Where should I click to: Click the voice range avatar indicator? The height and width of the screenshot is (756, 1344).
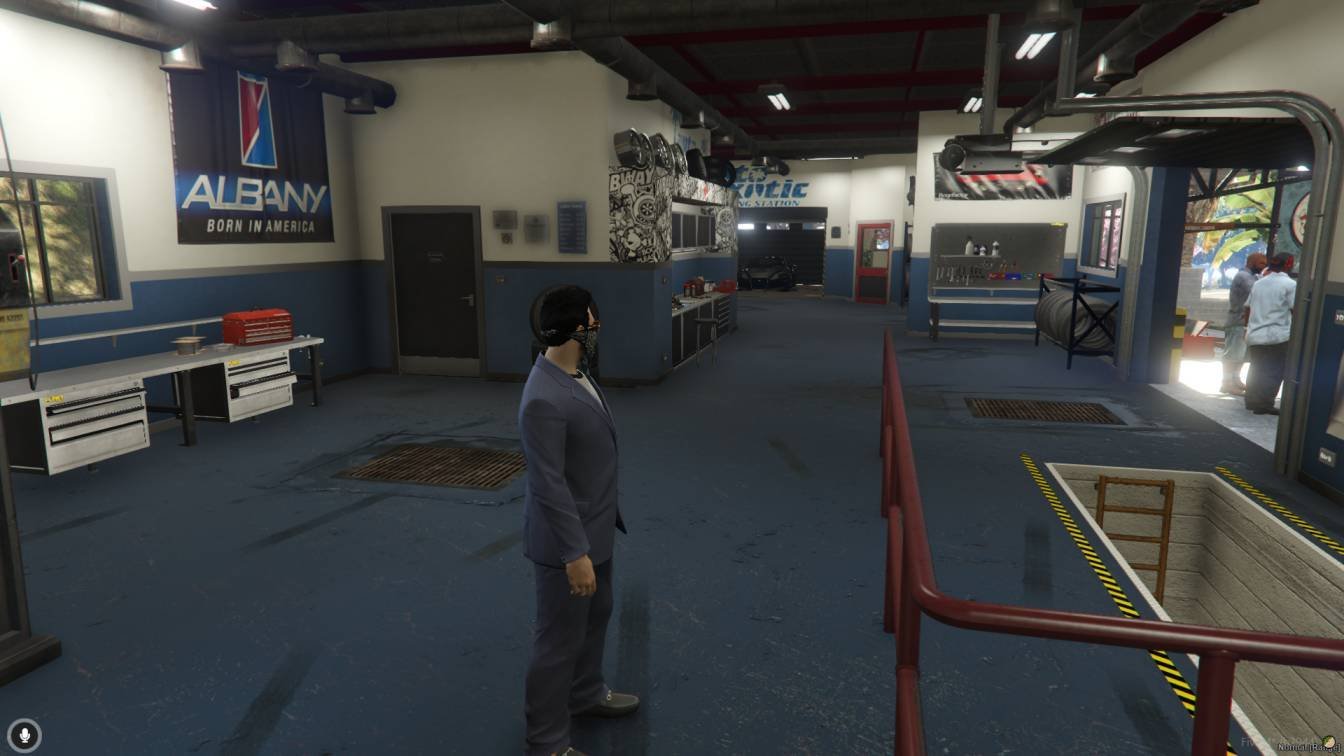[x=1328, y=742]
